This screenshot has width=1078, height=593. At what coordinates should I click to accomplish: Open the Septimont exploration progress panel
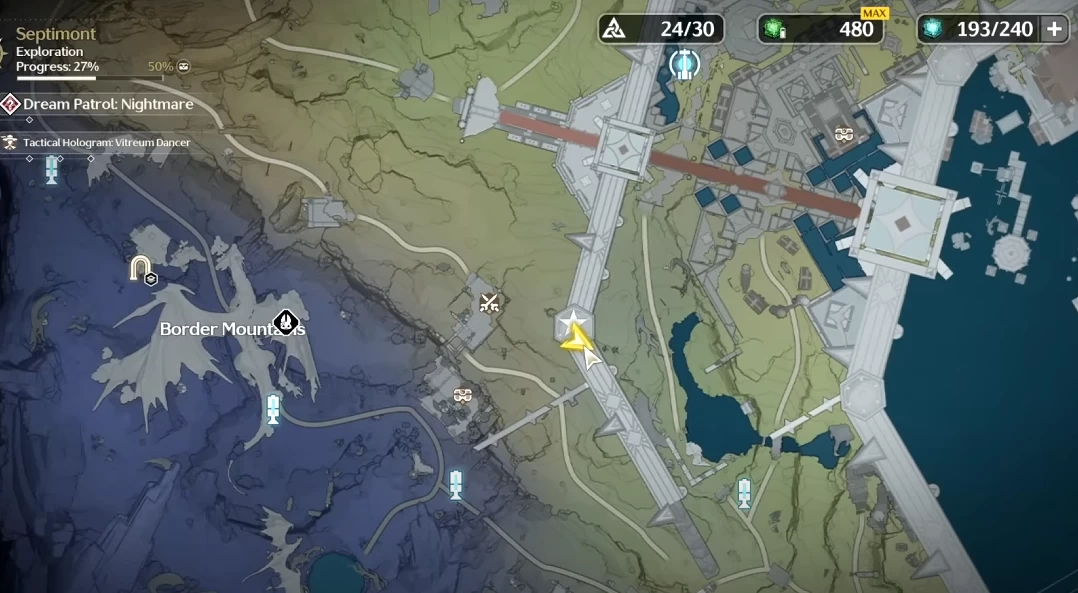(x=58, y=50)
